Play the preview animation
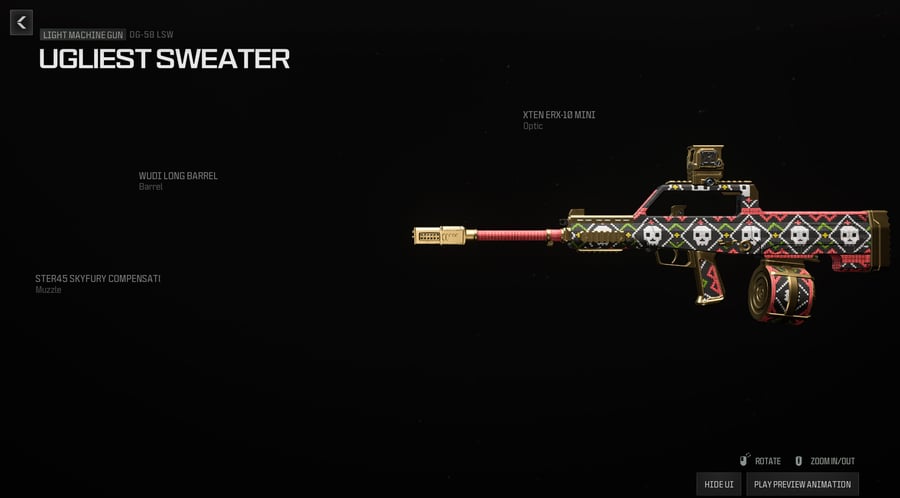This screenshot has width=900, height=498. pyautogui.click(x=802, y=484)
